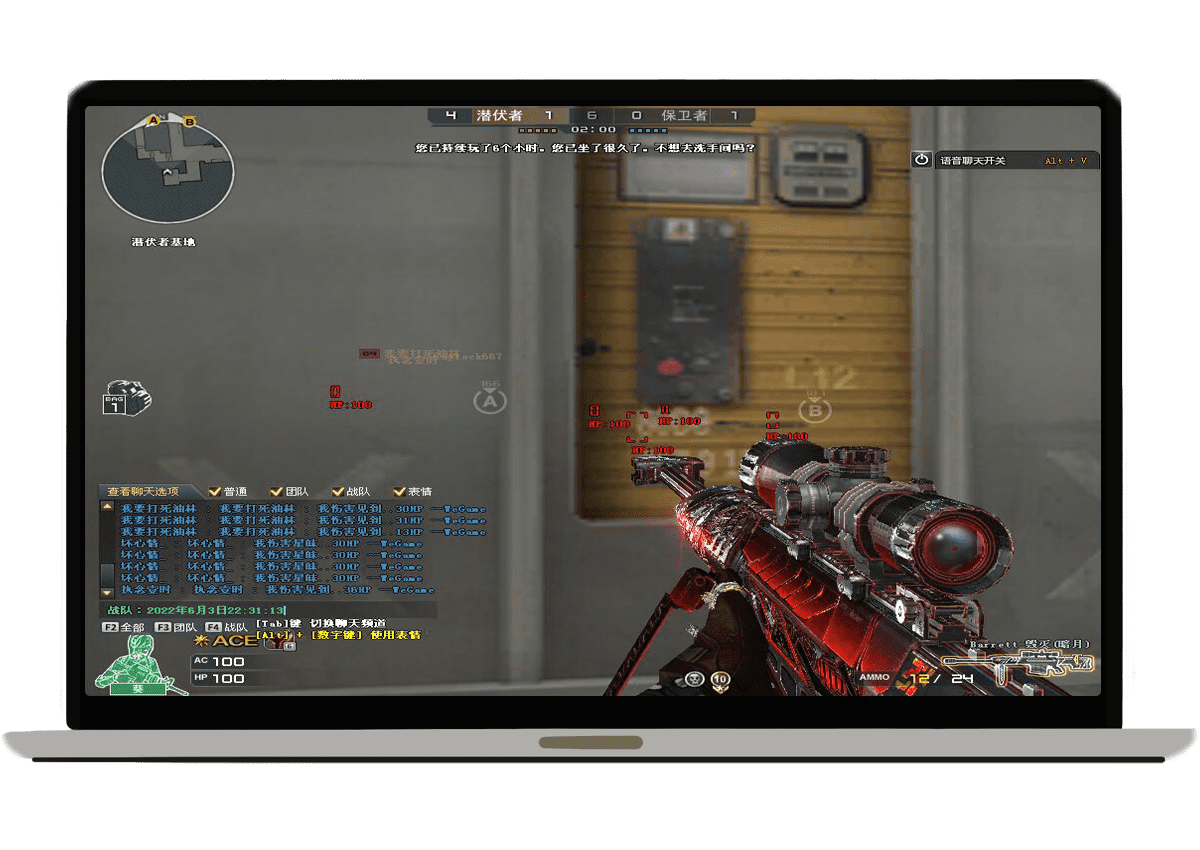Select the Barrett sniper weapon icon
Screen dimensions: 1200x850
click(1018, 663)
